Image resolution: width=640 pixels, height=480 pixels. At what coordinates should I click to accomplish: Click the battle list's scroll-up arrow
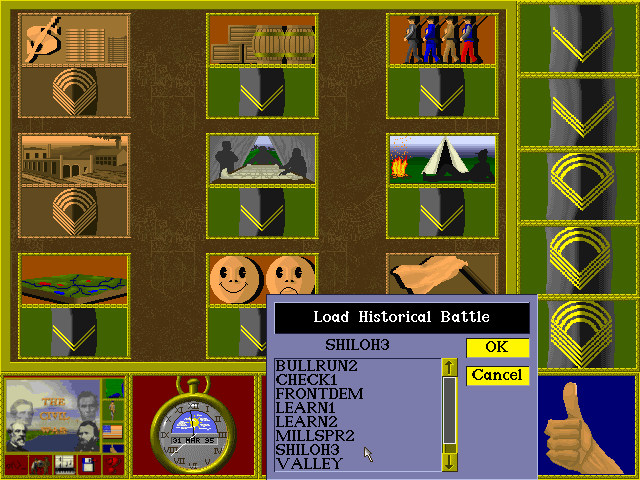pyautogui.click(x=450, y=368)
